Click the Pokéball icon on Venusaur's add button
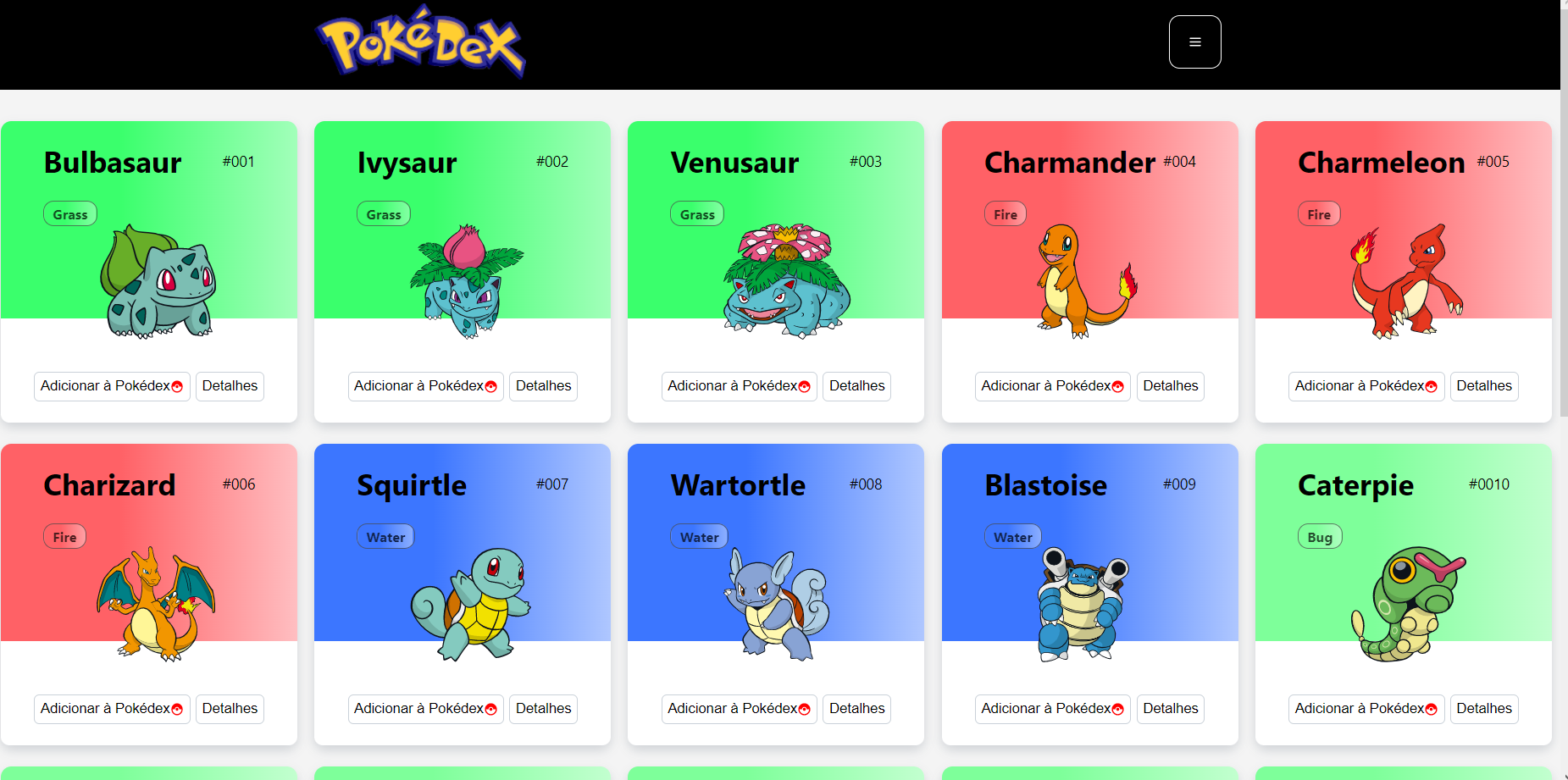Screen dimensions: 1568x780 click(804, 386)
